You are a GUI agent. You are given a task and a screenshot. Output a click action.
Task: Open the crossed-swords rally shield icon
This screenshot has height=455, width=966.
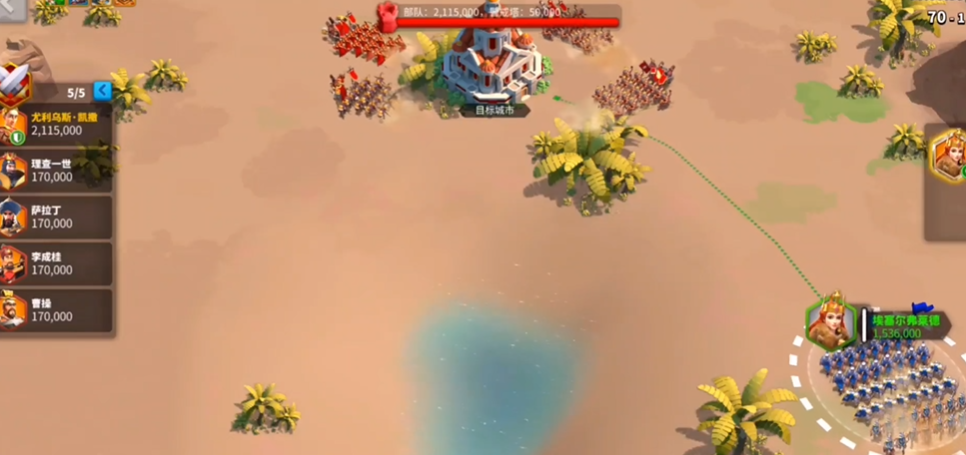tap(15, 84)
